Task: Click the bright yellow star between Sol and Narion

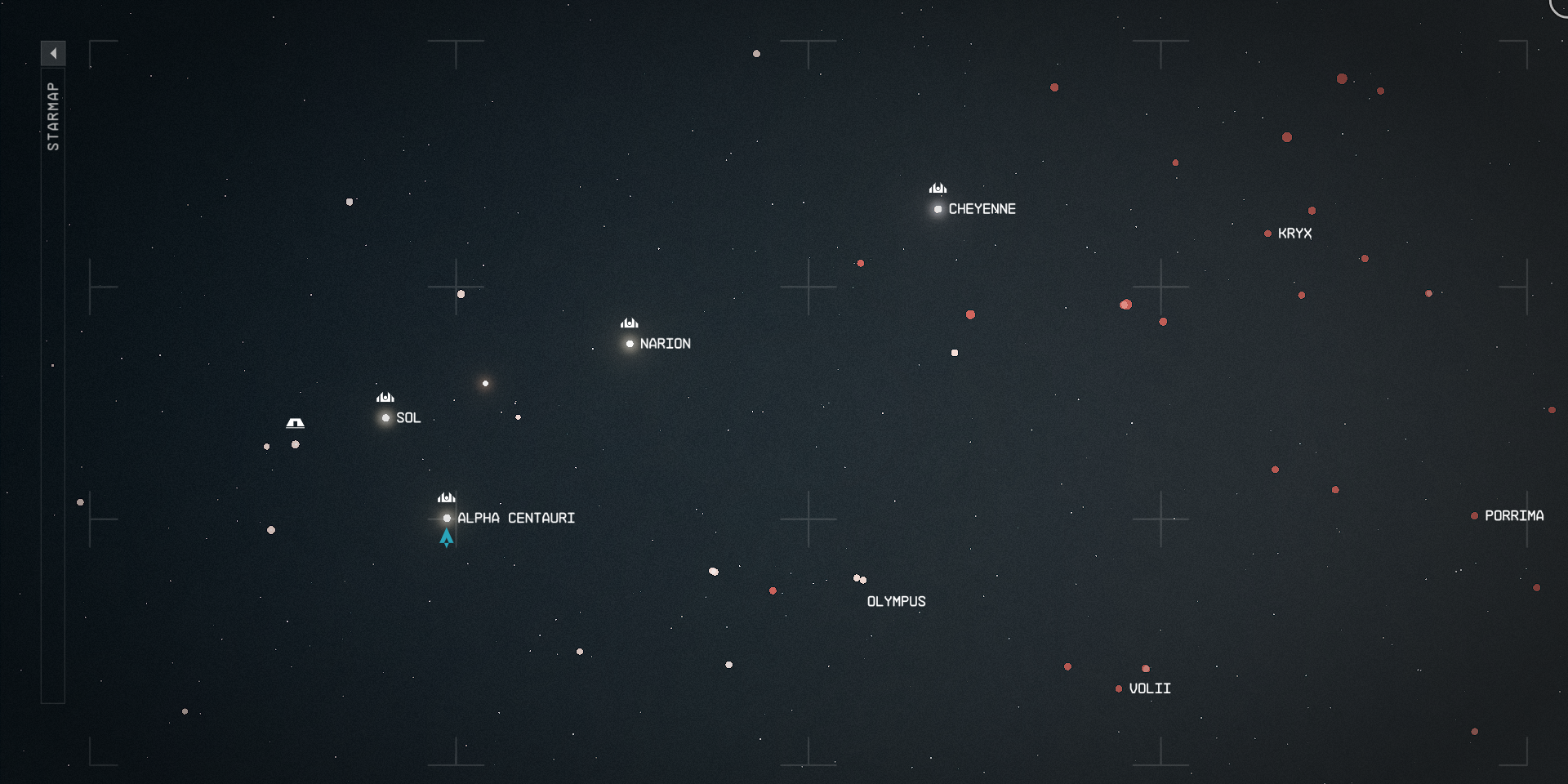Action: coord(485,381)
